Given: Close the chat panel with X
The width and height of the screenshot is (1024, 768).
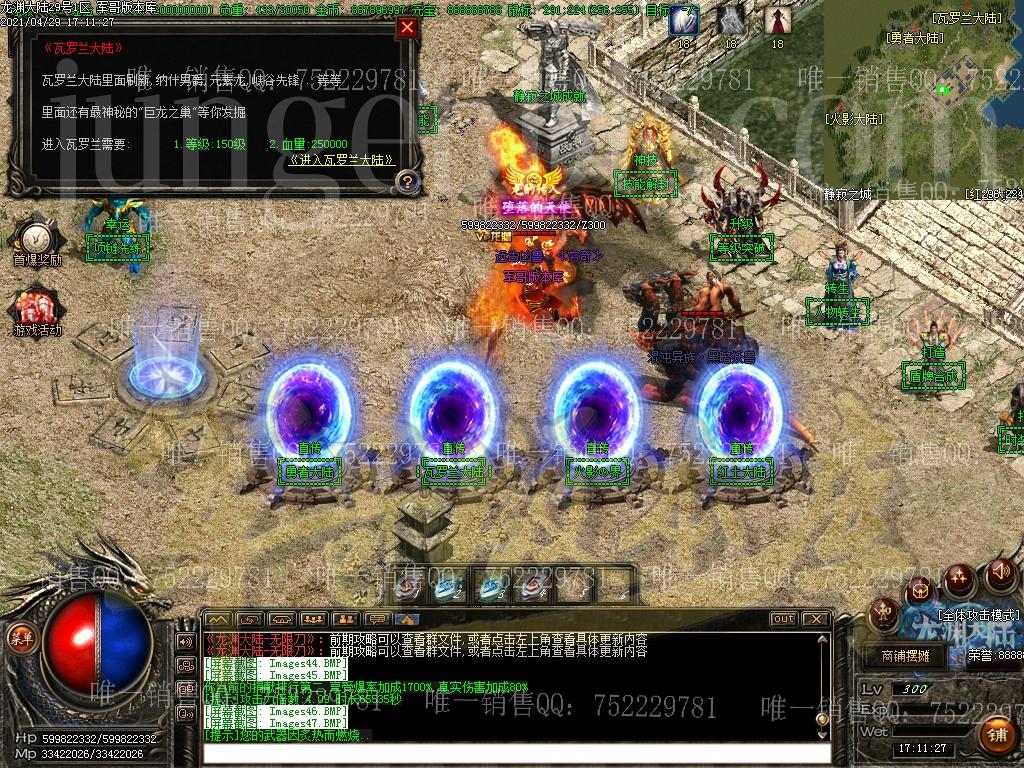Looking at the screenshot, I should point(817,619).
